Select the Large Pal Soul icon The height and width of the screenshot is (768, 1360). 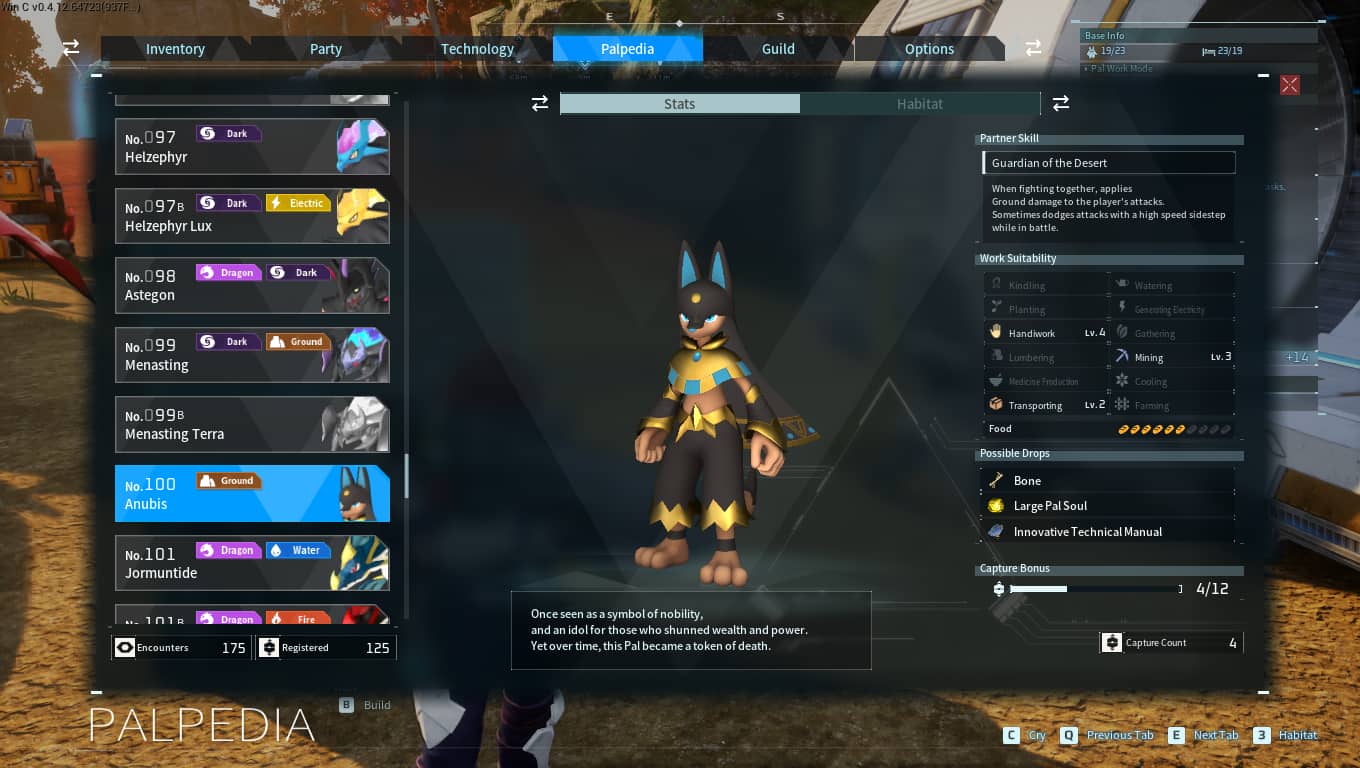pos(996,506)
